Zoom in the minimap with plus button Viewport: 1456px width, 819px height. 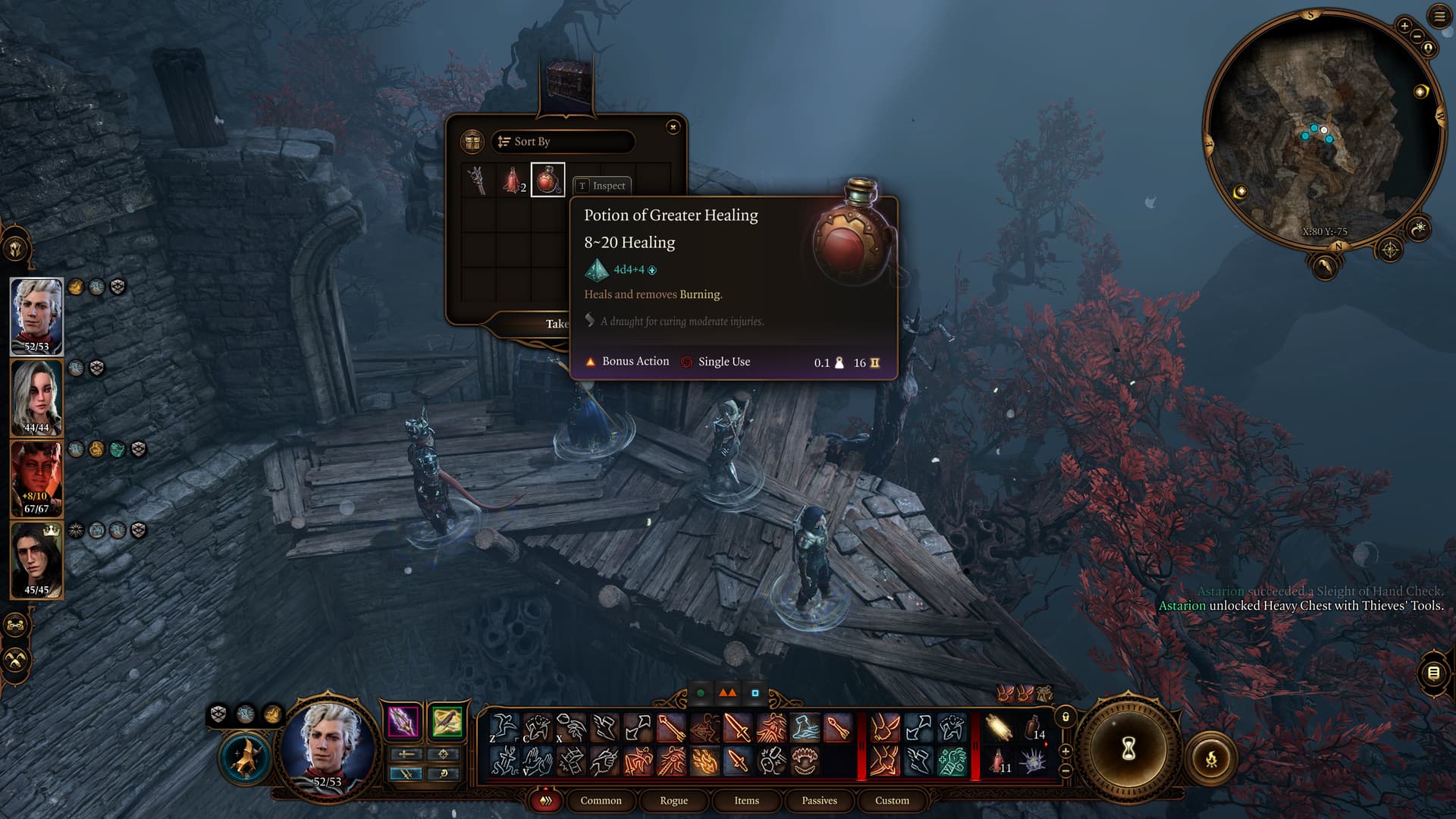tap(1404, 27)
